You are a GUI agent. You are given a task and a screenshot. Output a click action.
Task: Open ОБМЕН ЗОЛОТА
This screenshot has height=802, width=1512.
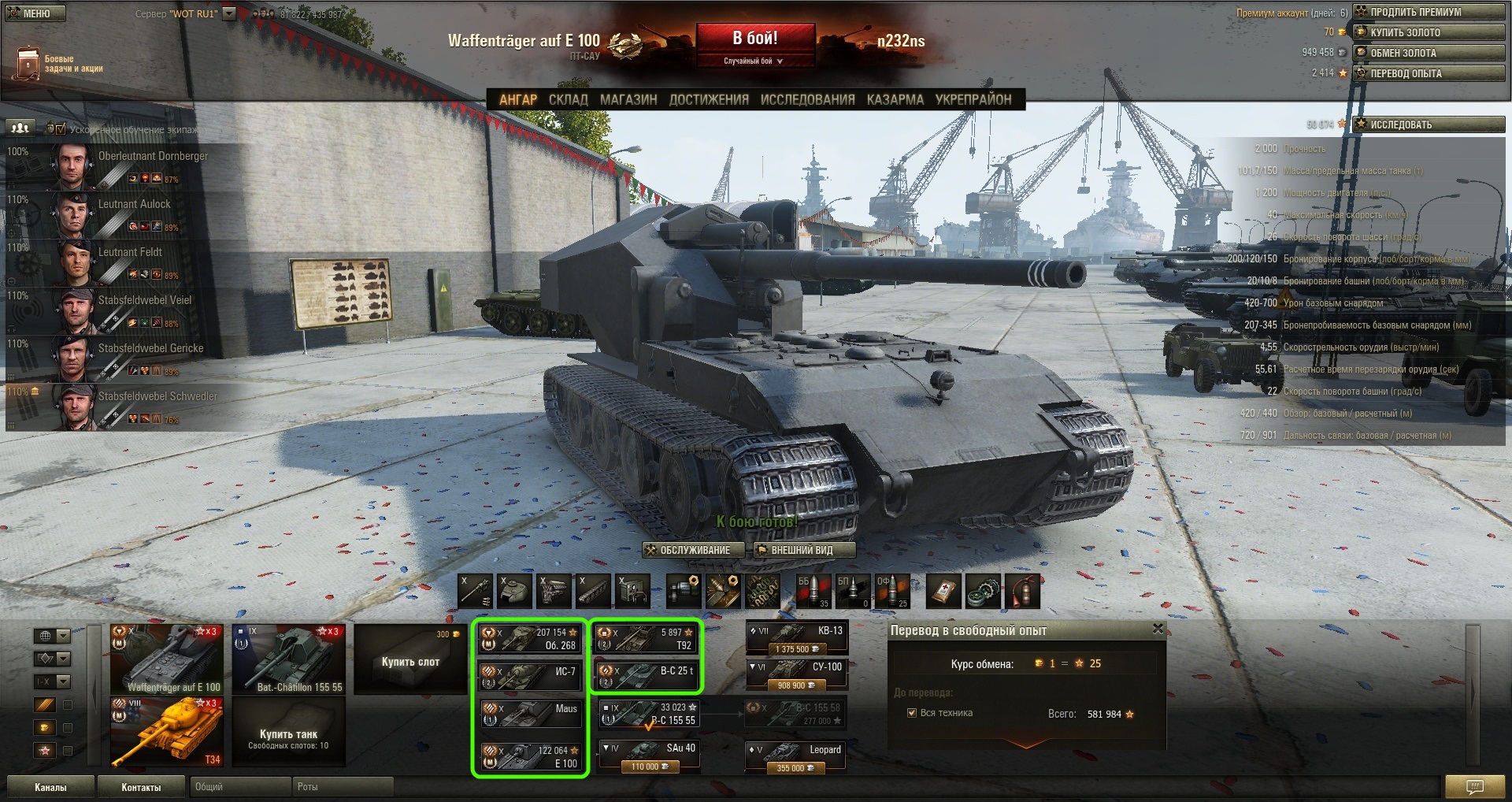1429,53
